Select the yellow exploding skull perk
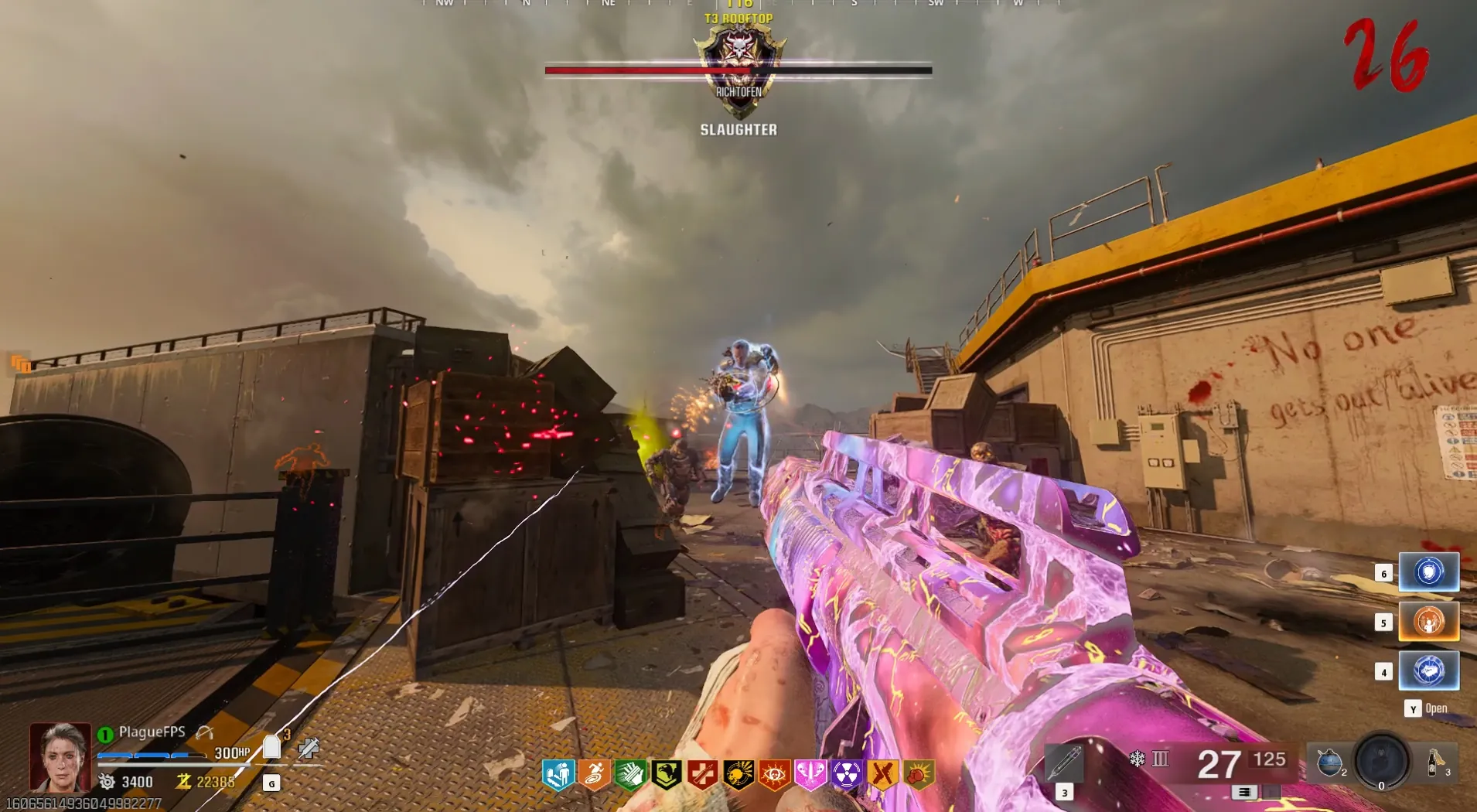 (738, 774)
